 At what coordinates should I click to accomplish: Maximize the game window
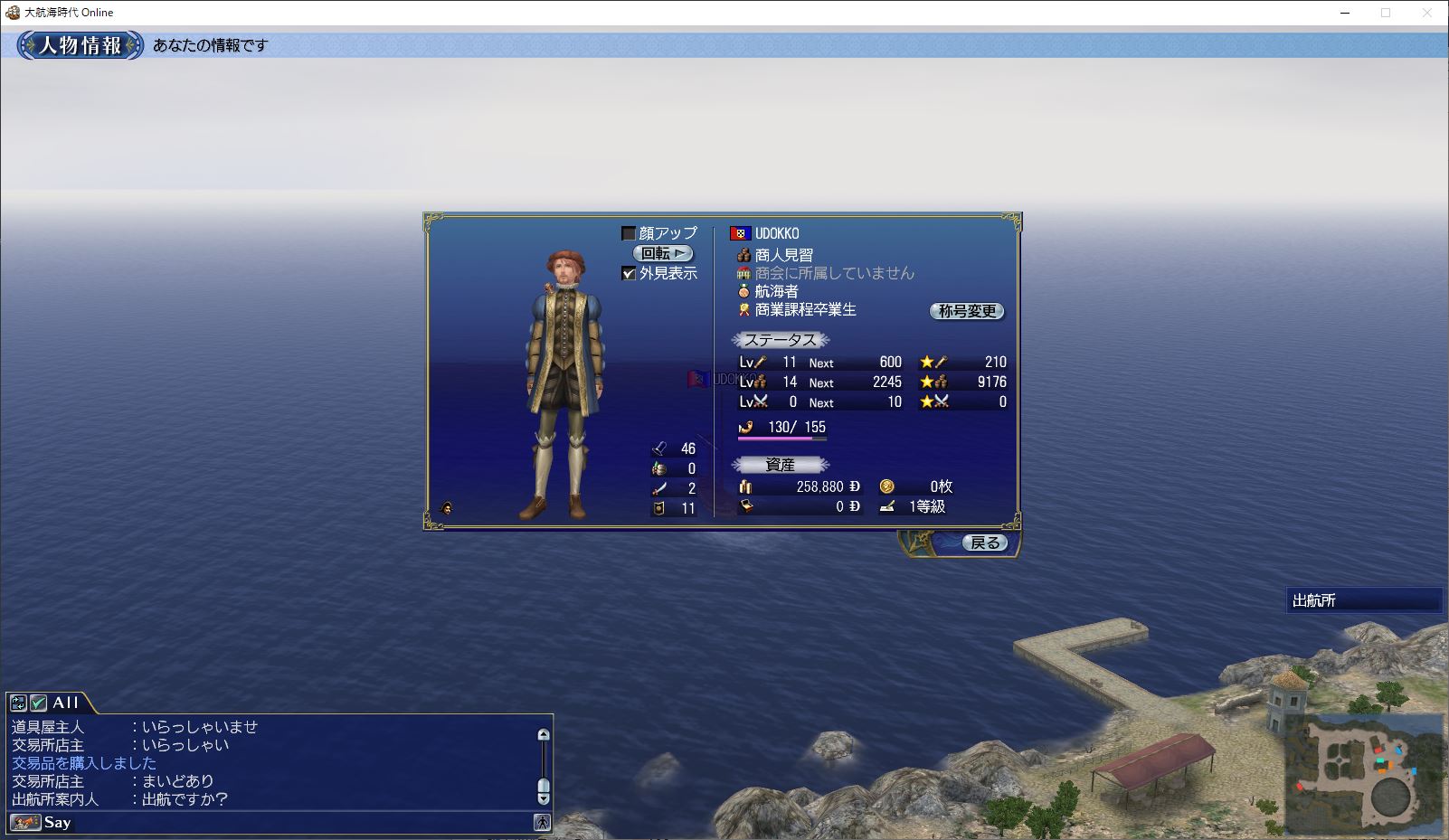click(1386, 13)
